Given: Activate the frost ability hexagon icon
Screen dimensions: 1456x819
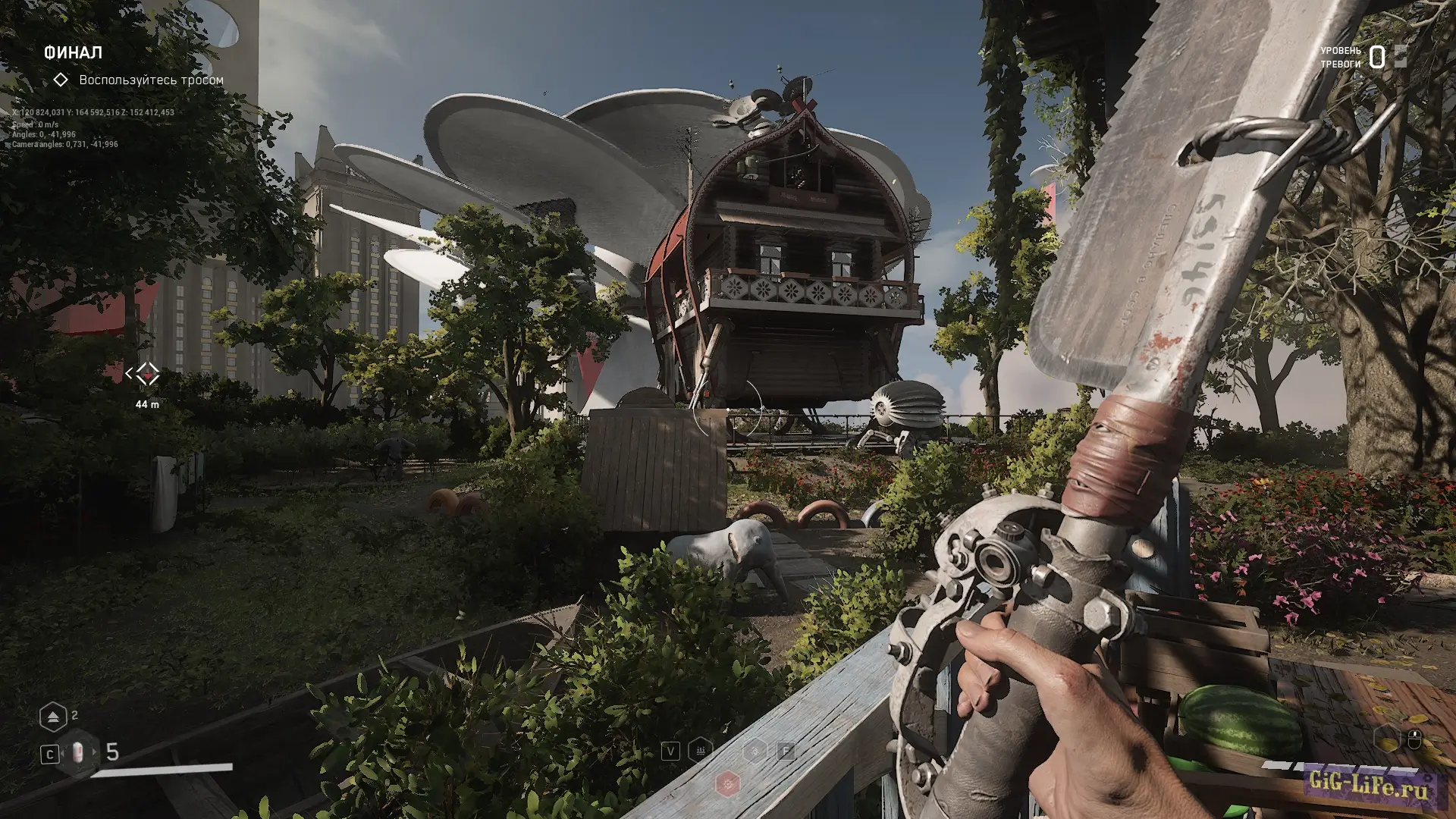Looking at the screenshot, I should tap(701, 751).
